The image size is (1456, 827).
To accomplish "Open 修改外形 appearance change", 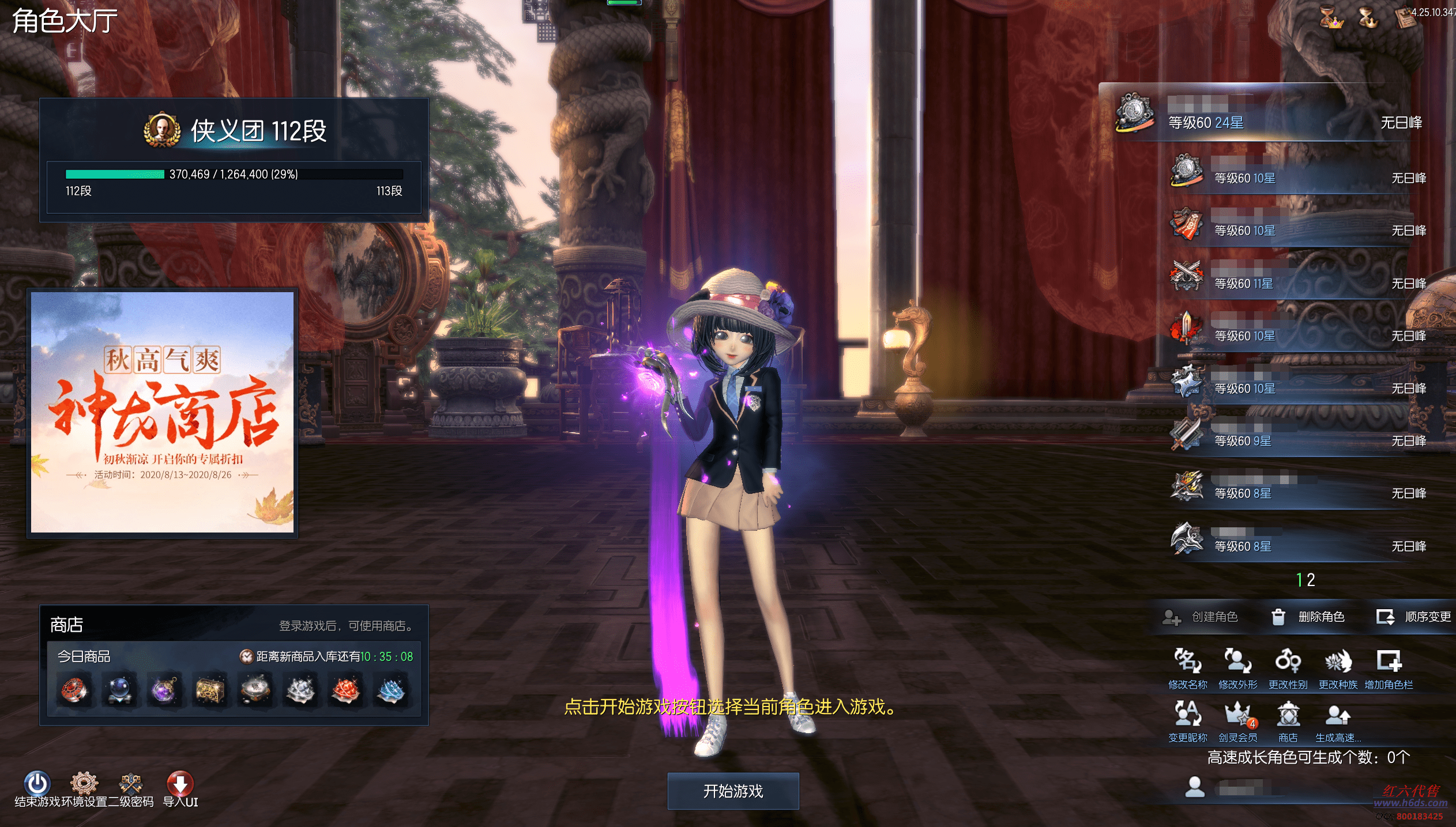I will click(1237, 669).
